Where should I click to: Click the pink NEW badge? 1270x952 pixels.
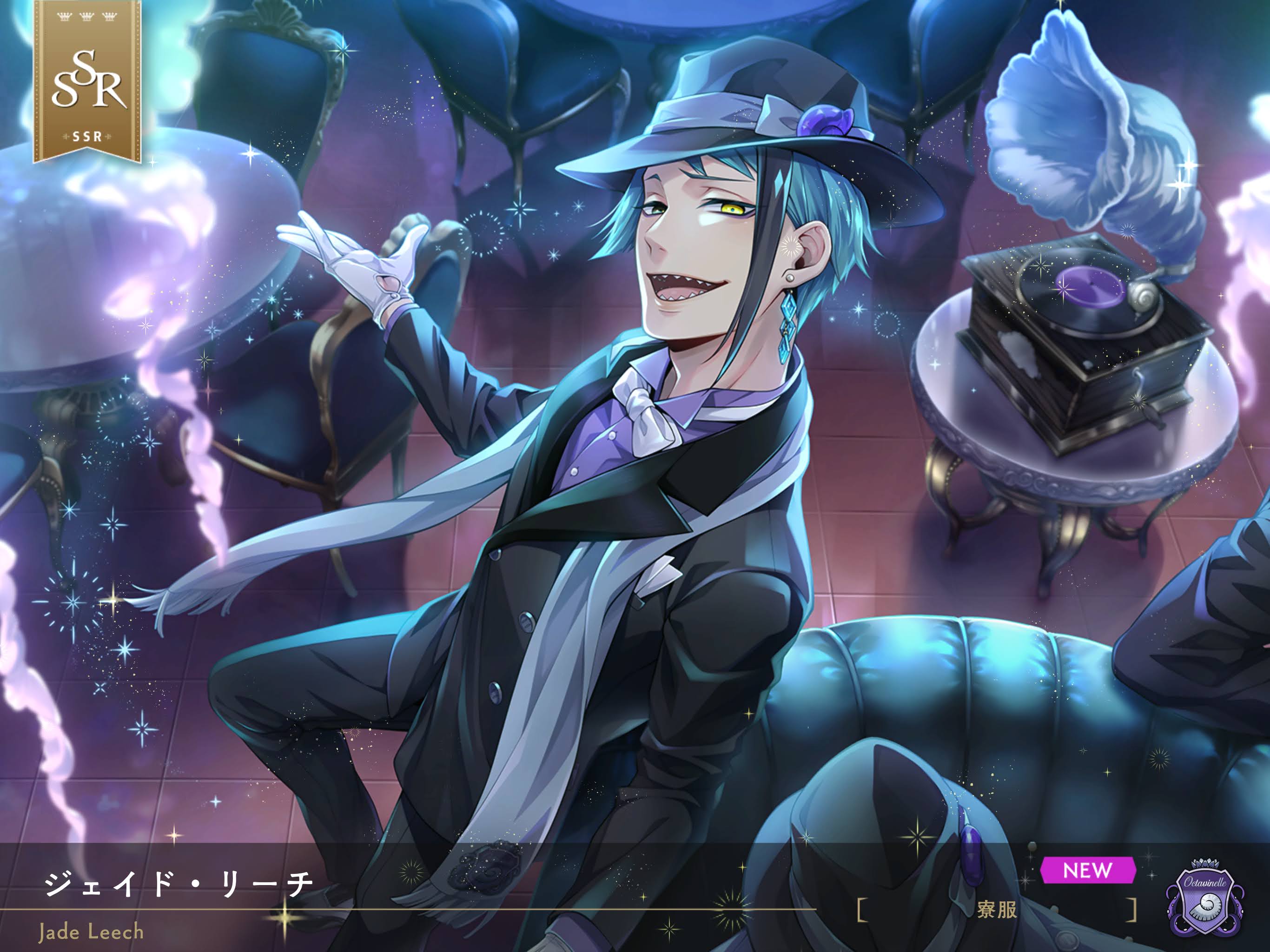(x=1087, y=871)
